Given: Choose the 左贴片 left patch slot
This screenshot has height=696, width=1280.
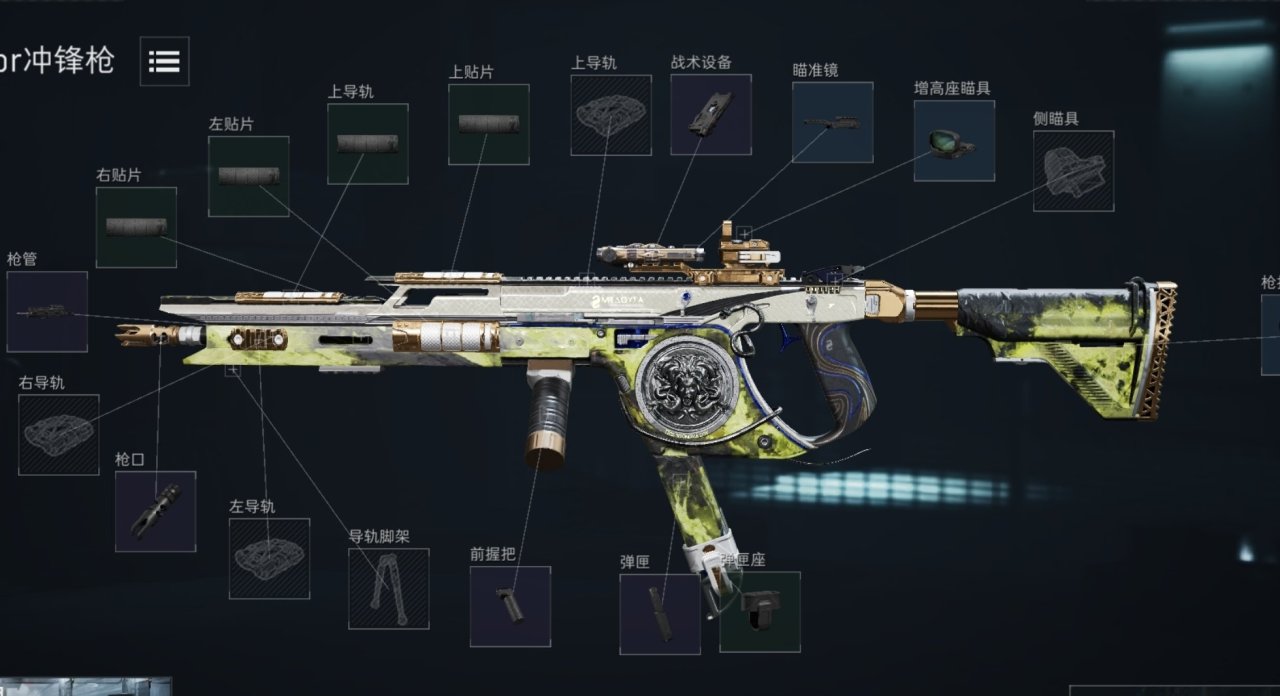Looking at the screenshot, I should pos(248,176).
